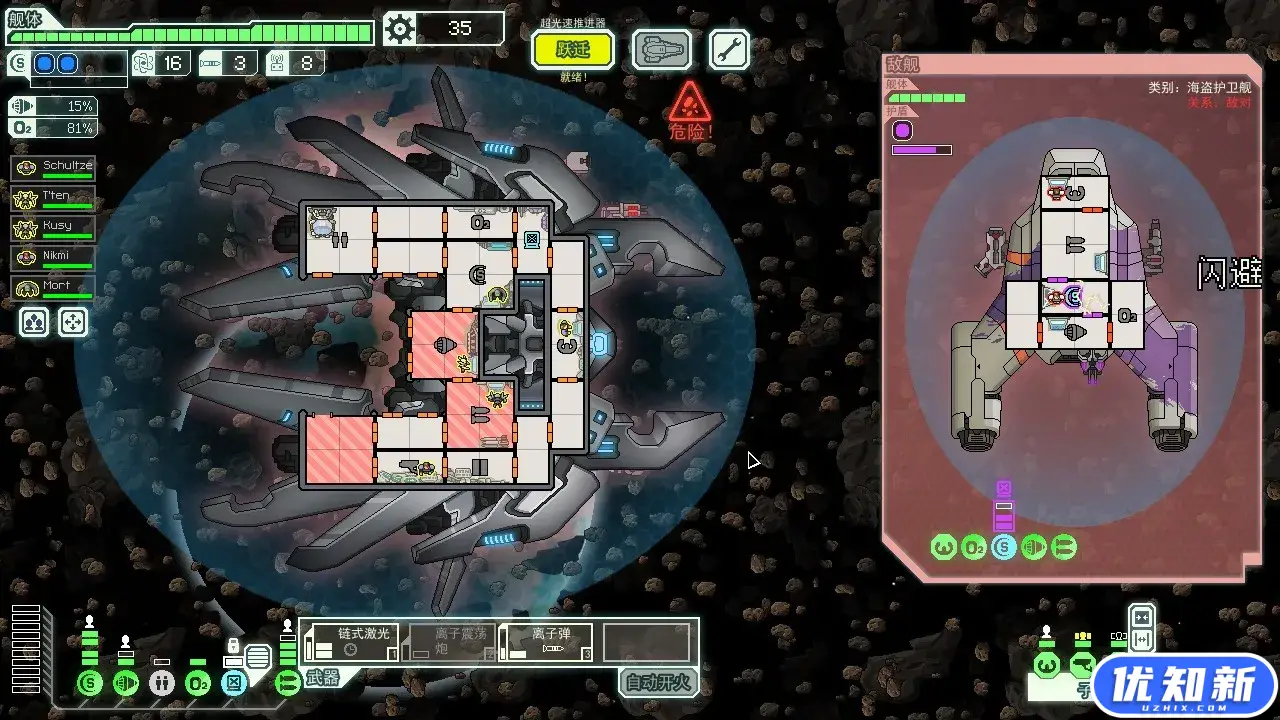Select the 离子弹 ion bomb weapon

(x=547, y=642)
